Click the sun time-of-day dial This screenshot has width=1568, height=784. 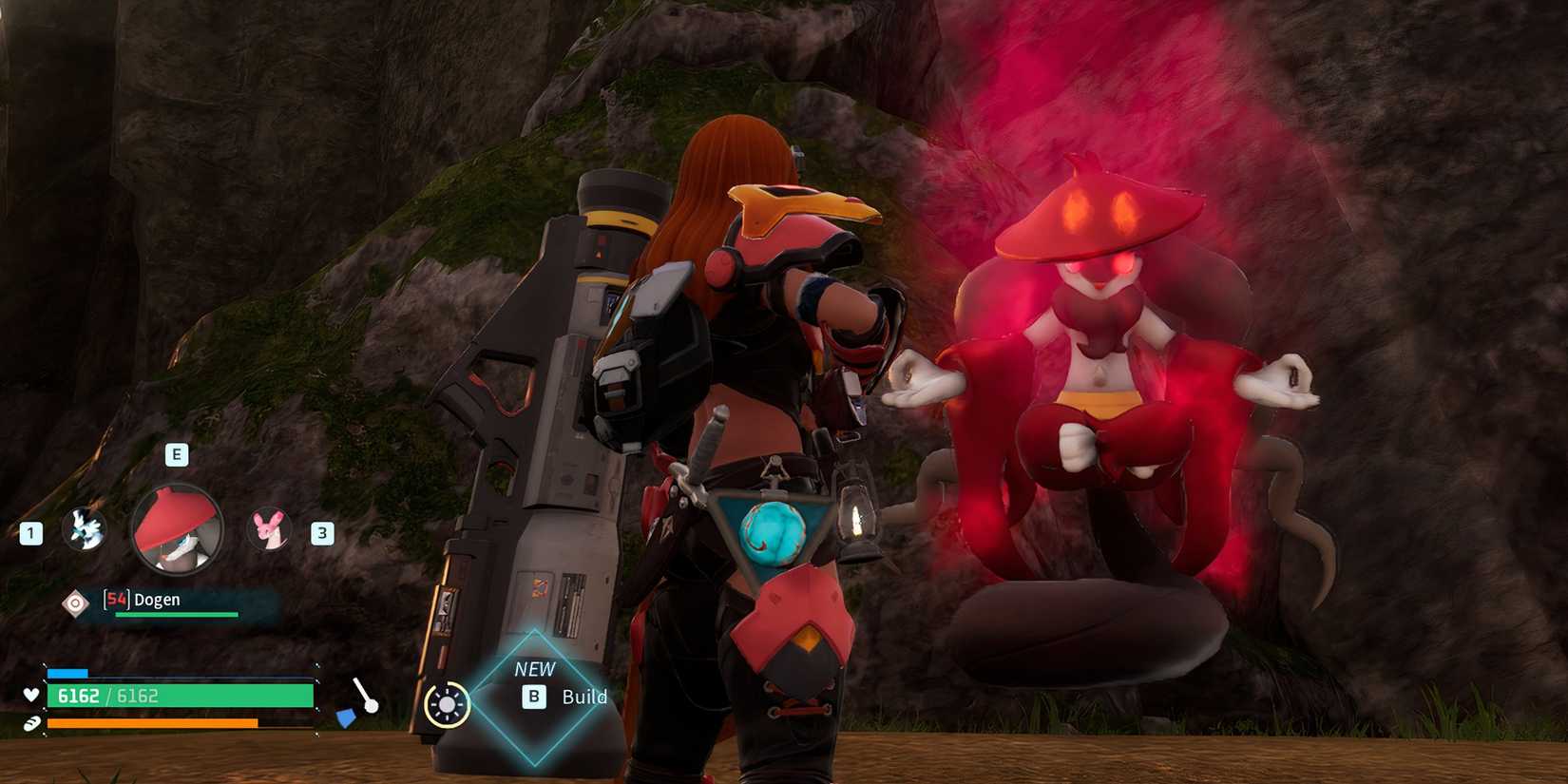447,705
